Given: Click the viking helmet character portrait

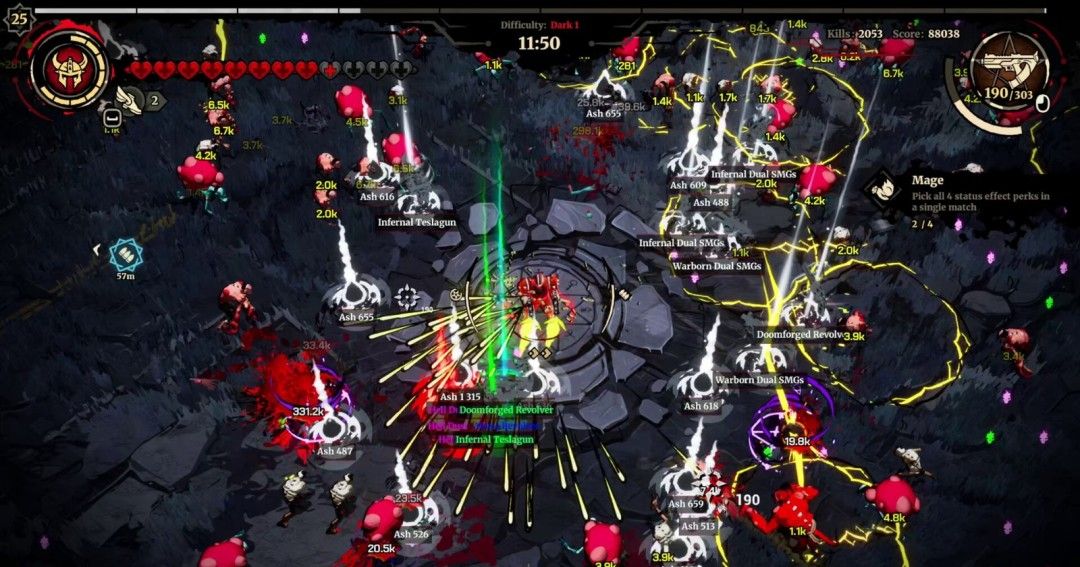Looking at the screenshot, I should click(69, 69).
